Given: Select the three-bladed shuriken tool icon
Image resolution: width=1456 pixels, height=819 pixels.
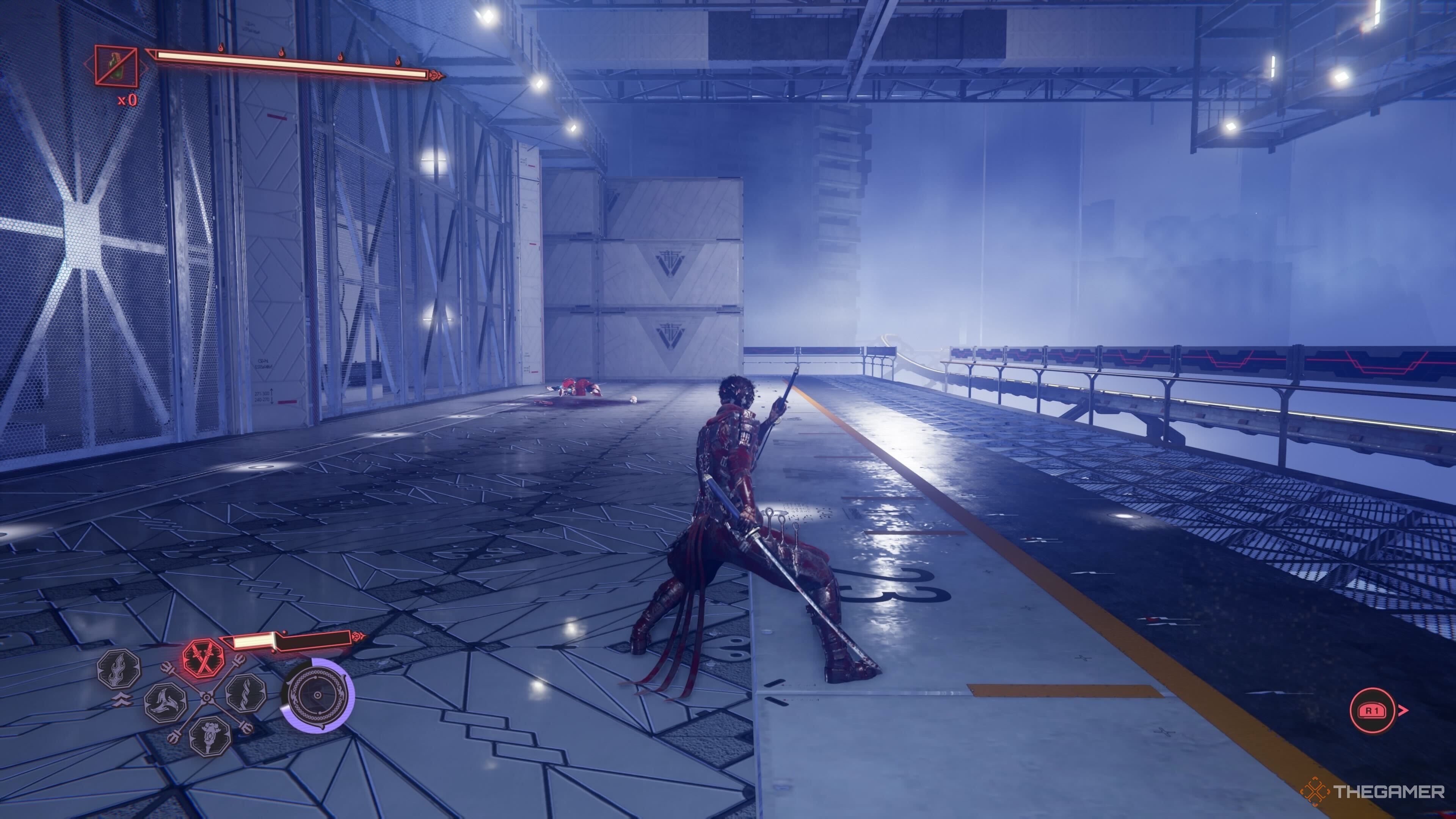Looking at the screenshot, I should (x=166, y=703).
